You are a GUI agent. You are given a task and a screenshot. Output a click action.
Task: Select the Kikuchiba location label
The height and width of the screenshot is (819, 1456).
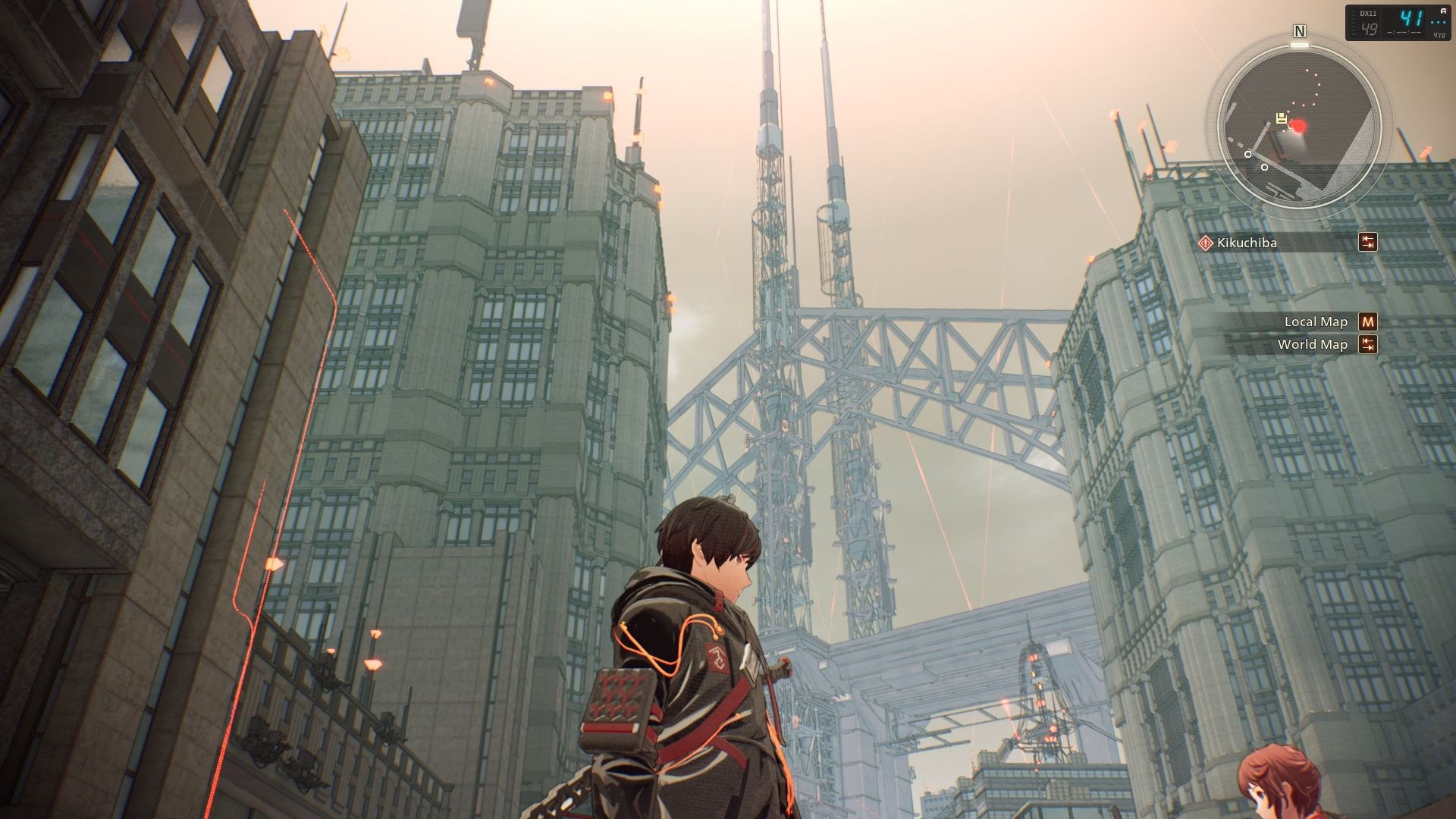click(1247, 243)
